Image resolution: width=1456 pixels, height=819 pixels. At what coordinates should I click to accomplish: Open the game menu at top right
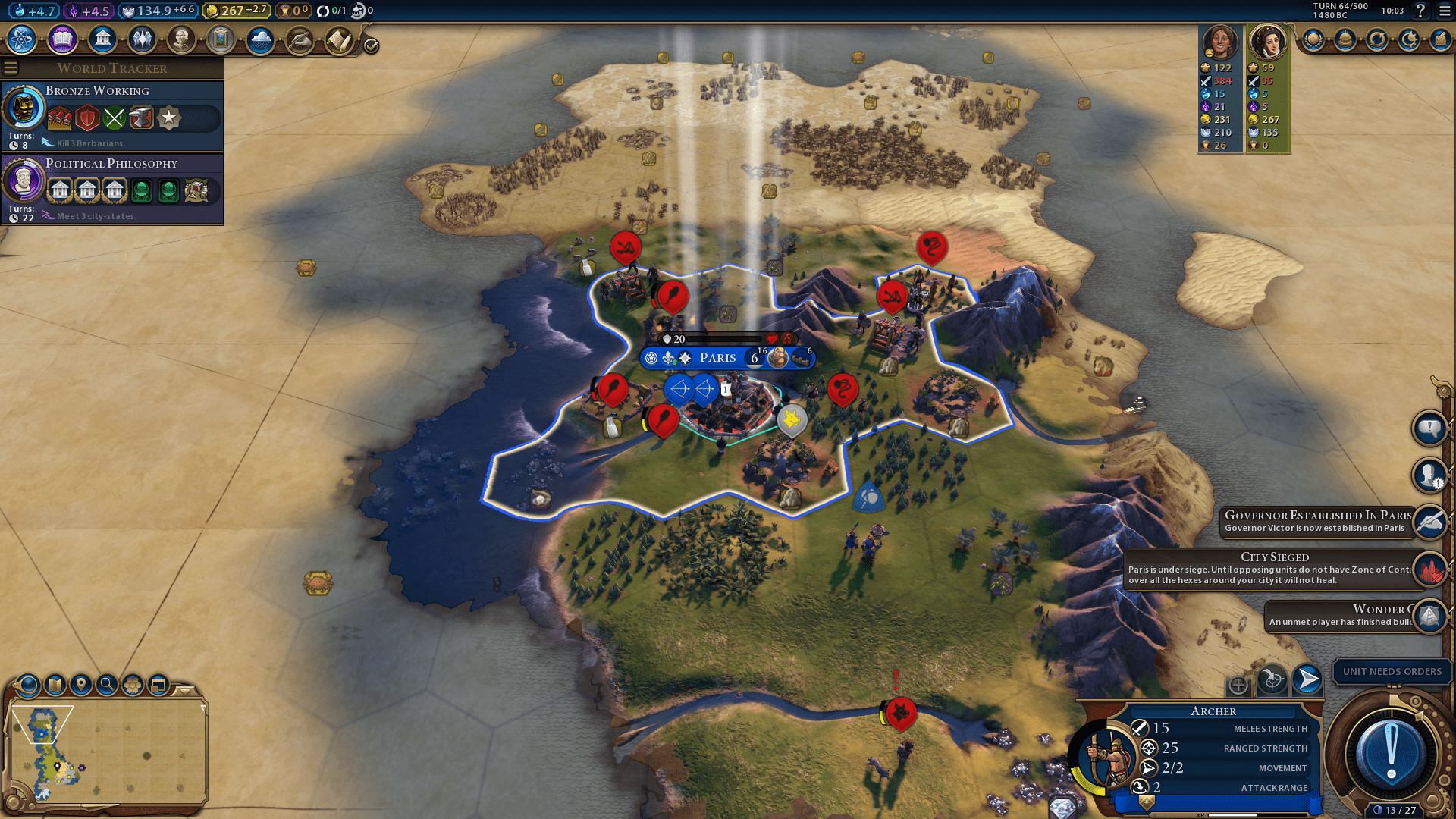tap(1444, 11)
